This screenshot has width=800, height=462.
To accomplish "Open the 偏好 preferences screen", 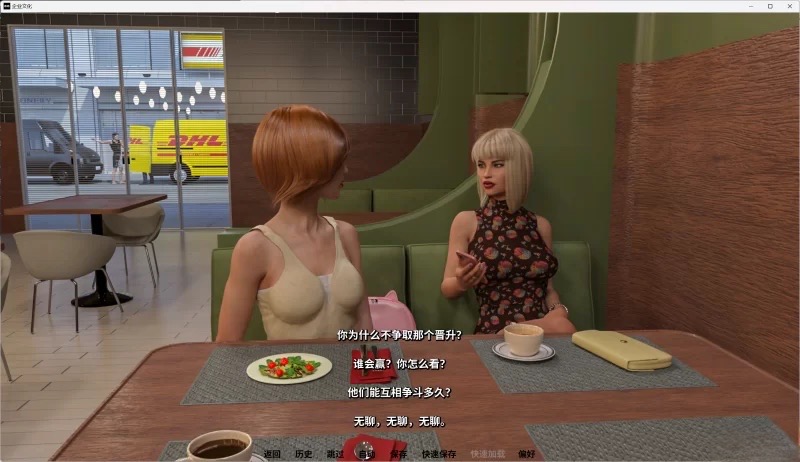I will coord(526,454).
